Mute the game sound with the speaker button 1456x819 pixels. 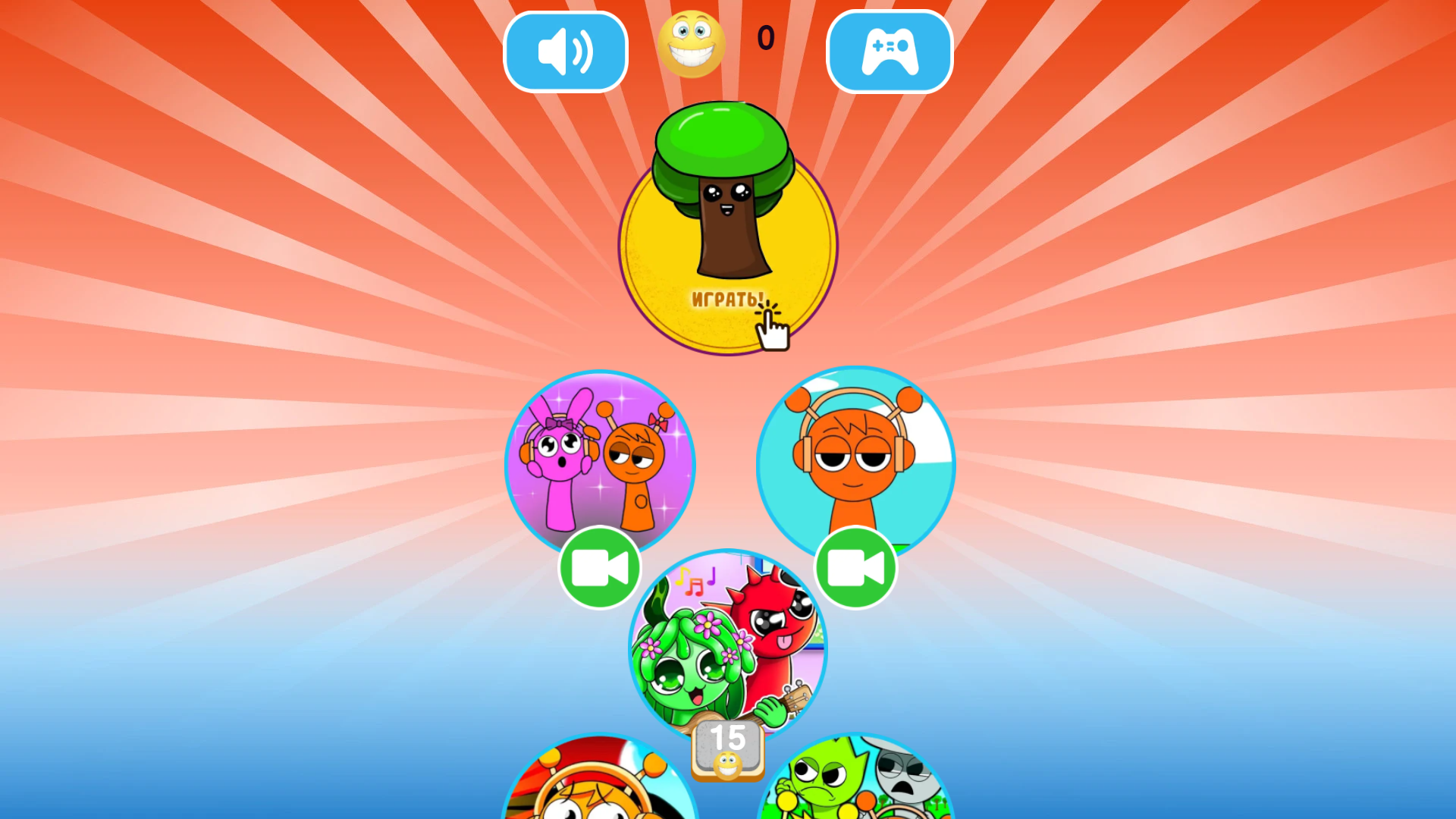[565, 51]
